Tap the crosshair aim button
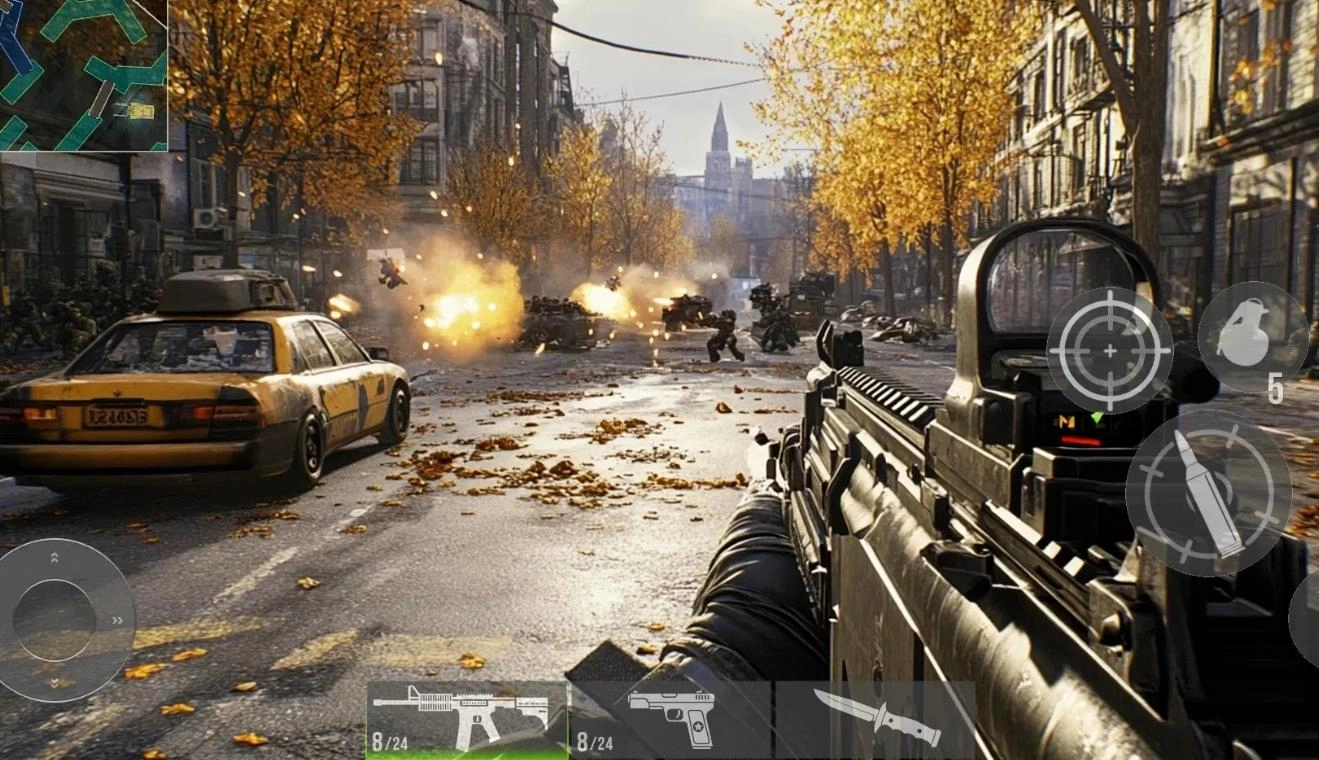 [x=1109, y=350]
